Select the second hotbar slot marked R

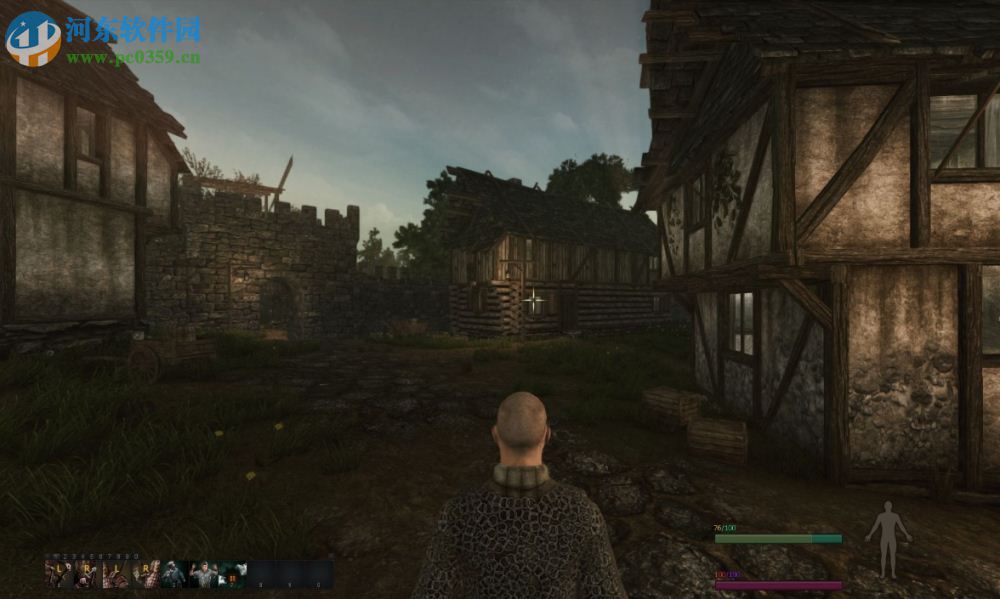coord(87,573)
